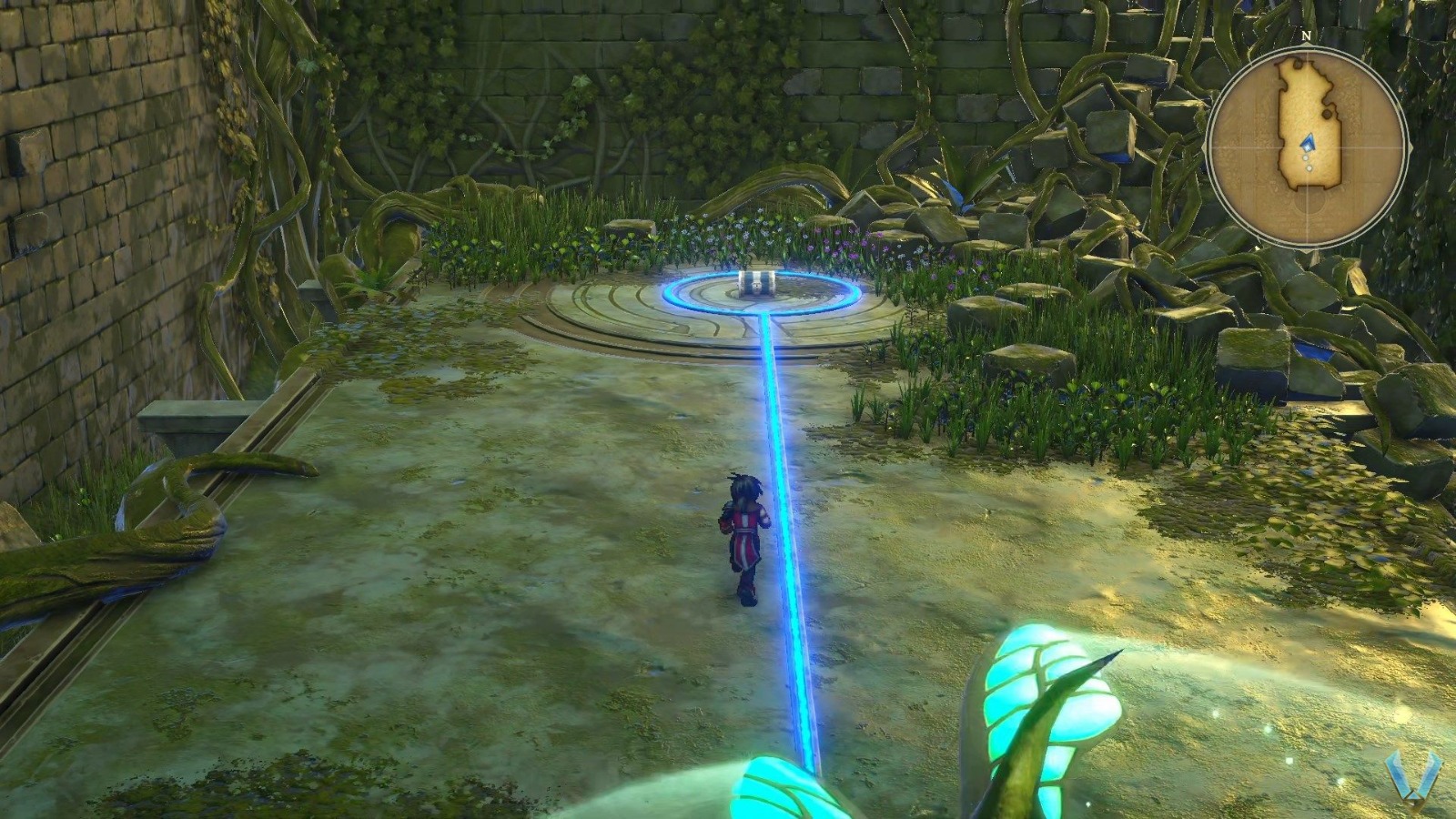Image resolution: width=1456 pixels, height=819 pixels.
Task: Click the crosshair center of the minimap
Action: [x=1308, y=146]
